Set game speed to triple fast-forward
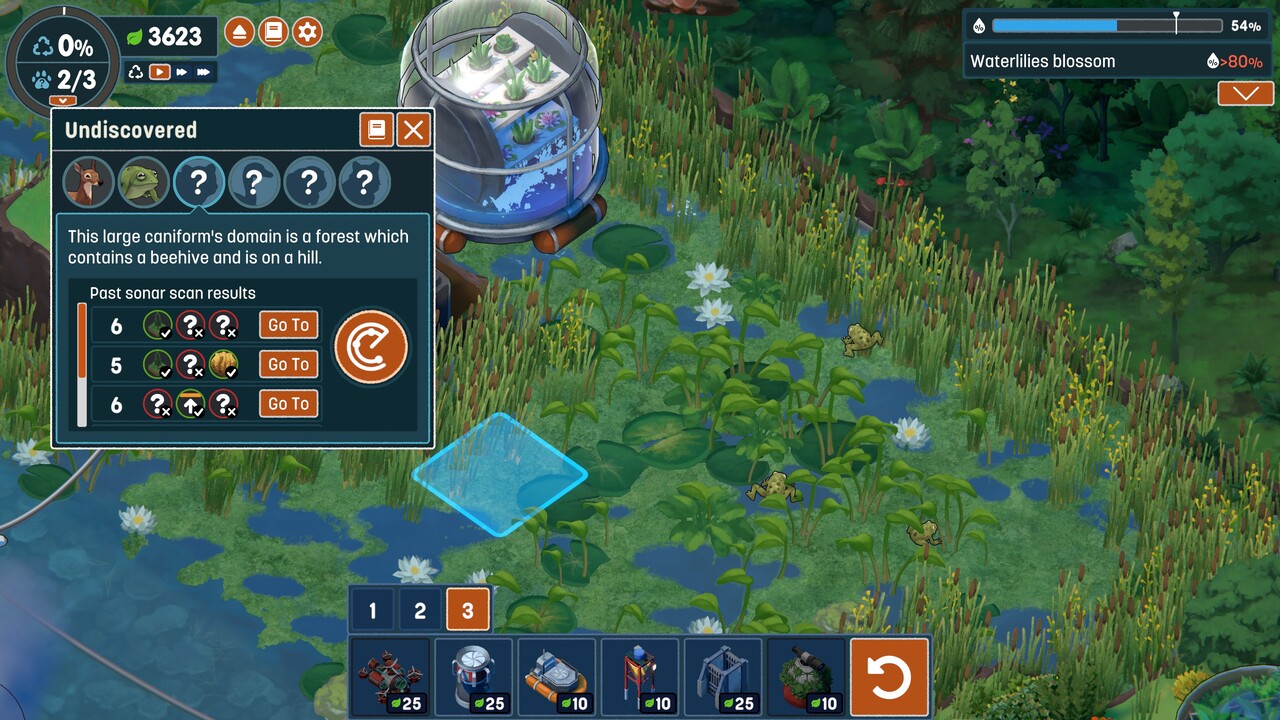 click(204, 72)
